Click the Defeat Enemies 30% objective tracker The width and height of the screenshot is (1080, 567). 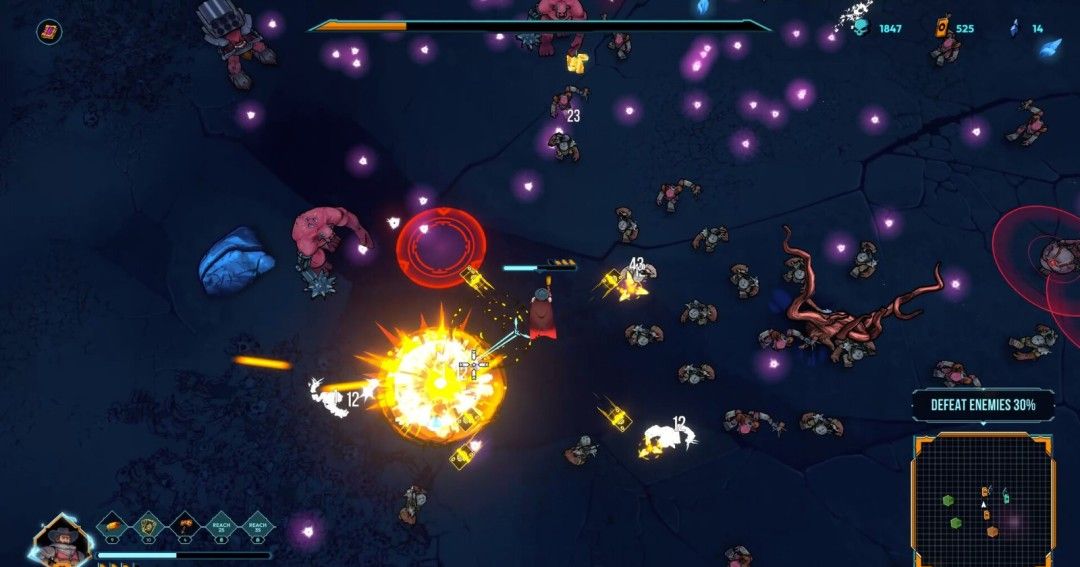pos(982,405)
